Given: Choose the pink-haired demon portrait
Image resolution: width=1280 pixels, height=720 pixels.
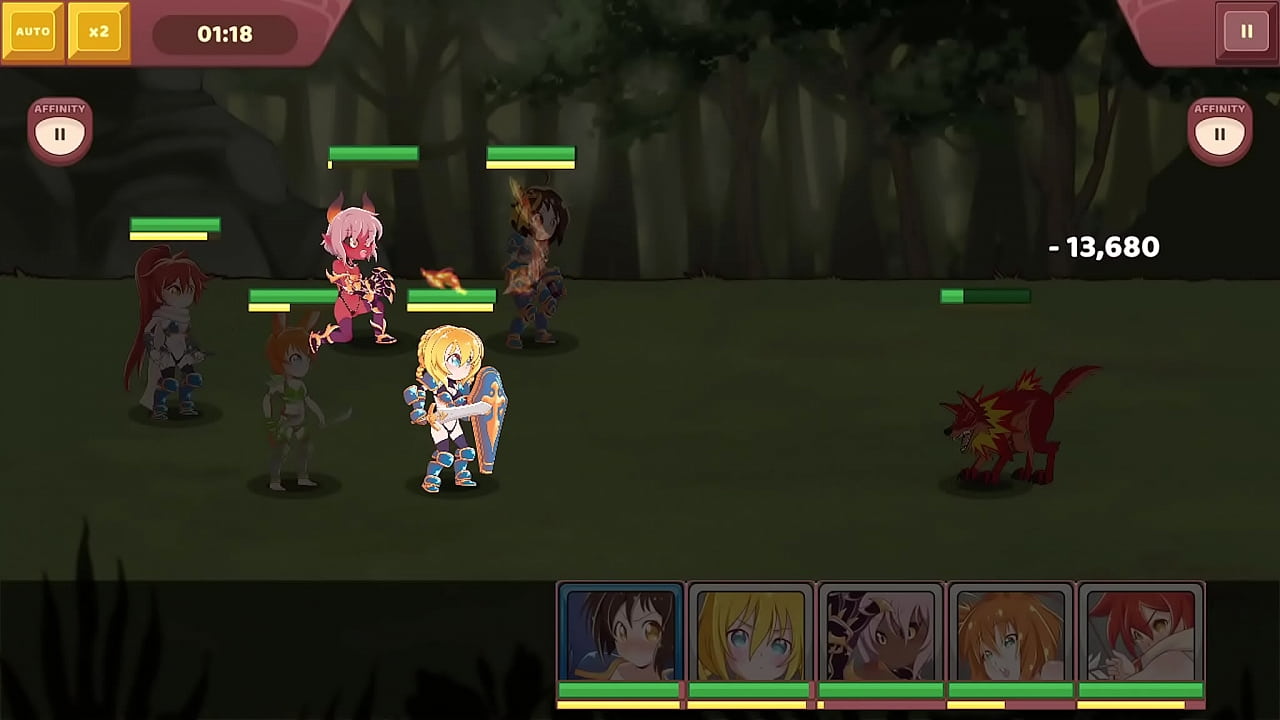Looking at the screenshot, I should [880, 635].
